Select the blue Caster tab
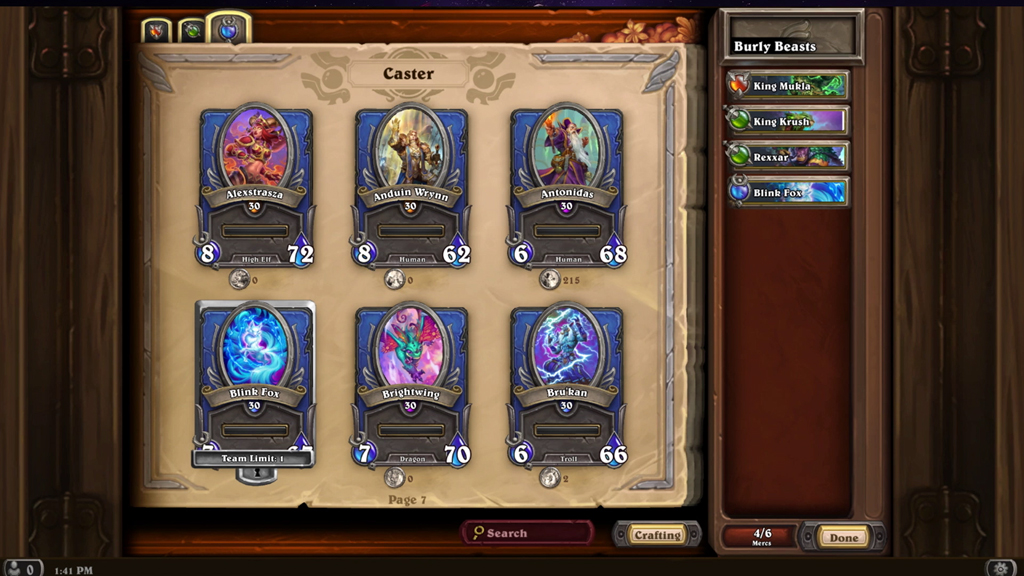 pyautogui.click(x=228, y=30)
